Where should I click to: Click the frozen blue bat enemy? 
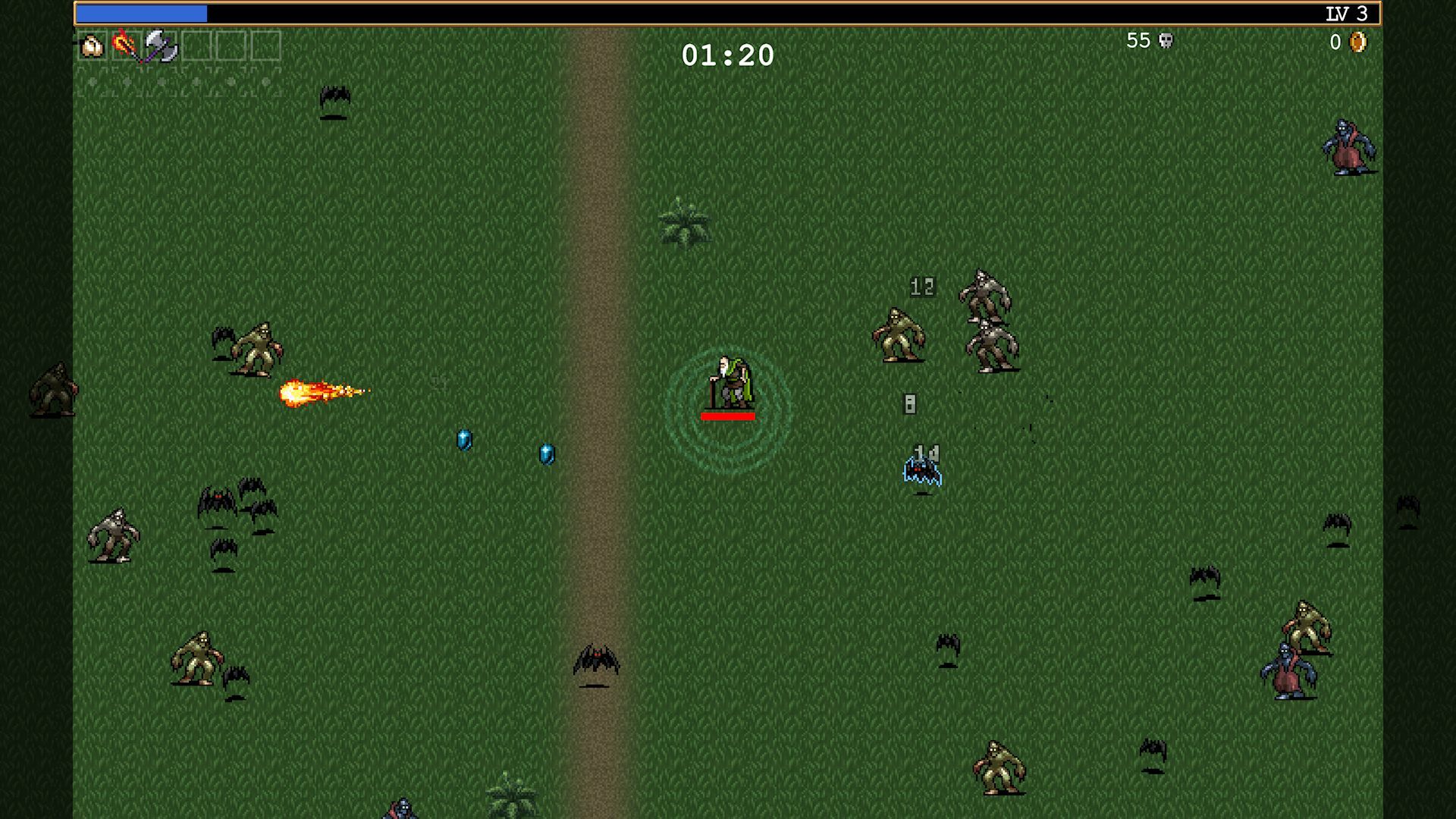[x=922, y=469]
